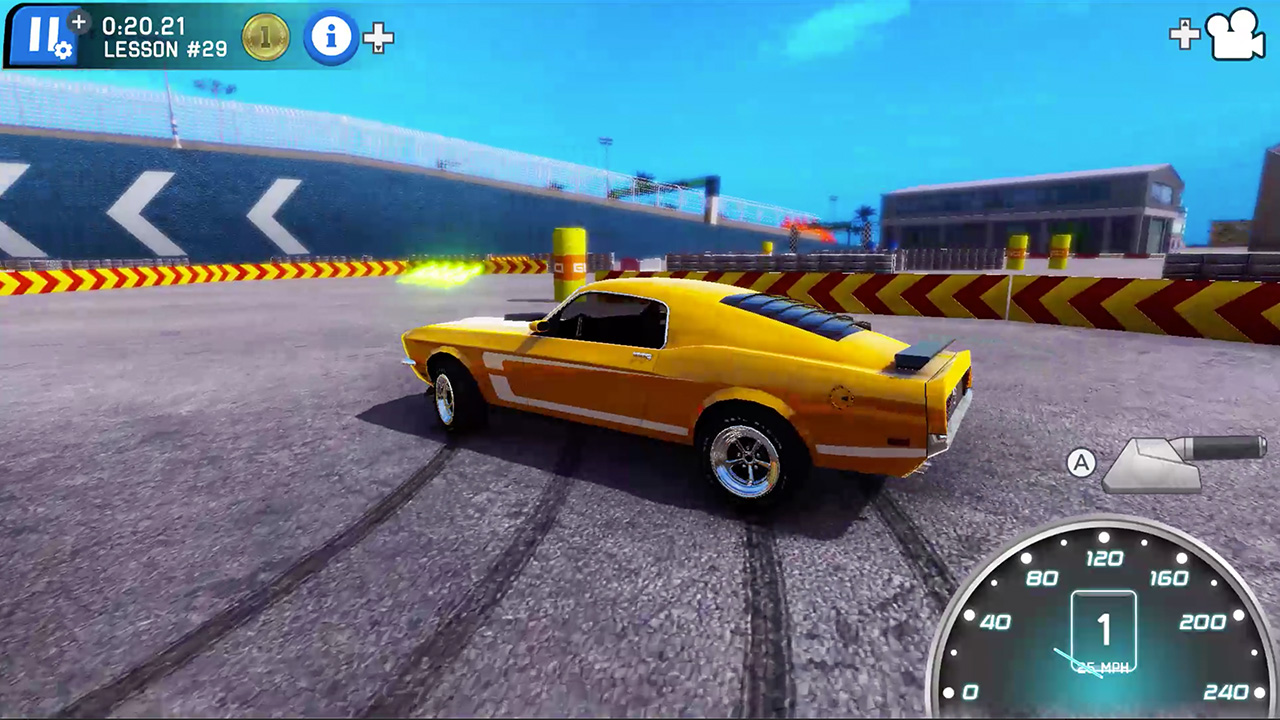Image resolution: width=1280 pixels, height=720 pixels.
Task: Click the small plus badge on the pause button
Action: pos(79,22)
